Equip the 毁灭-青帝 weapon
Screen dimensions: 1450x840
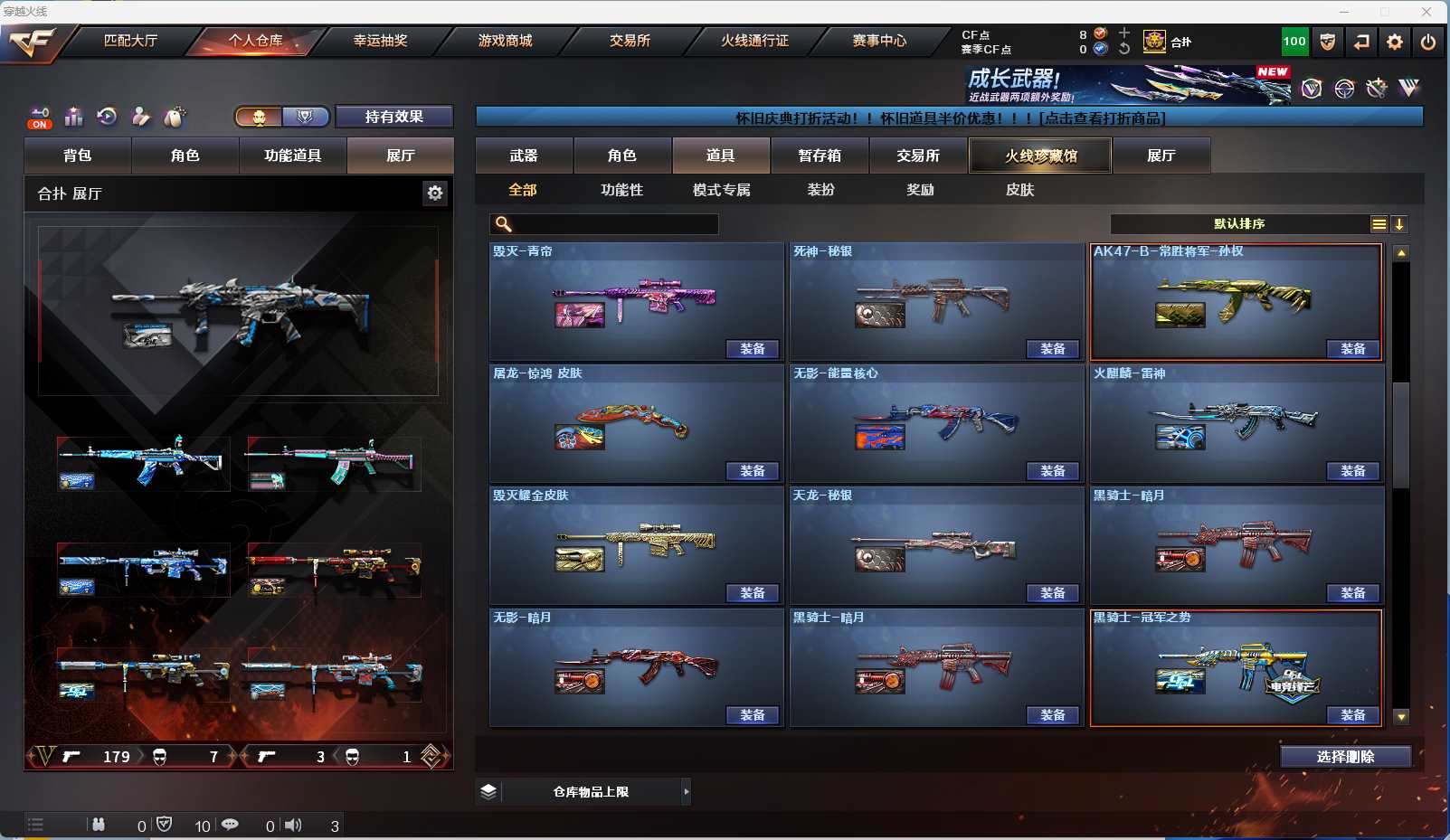[753, 349]
